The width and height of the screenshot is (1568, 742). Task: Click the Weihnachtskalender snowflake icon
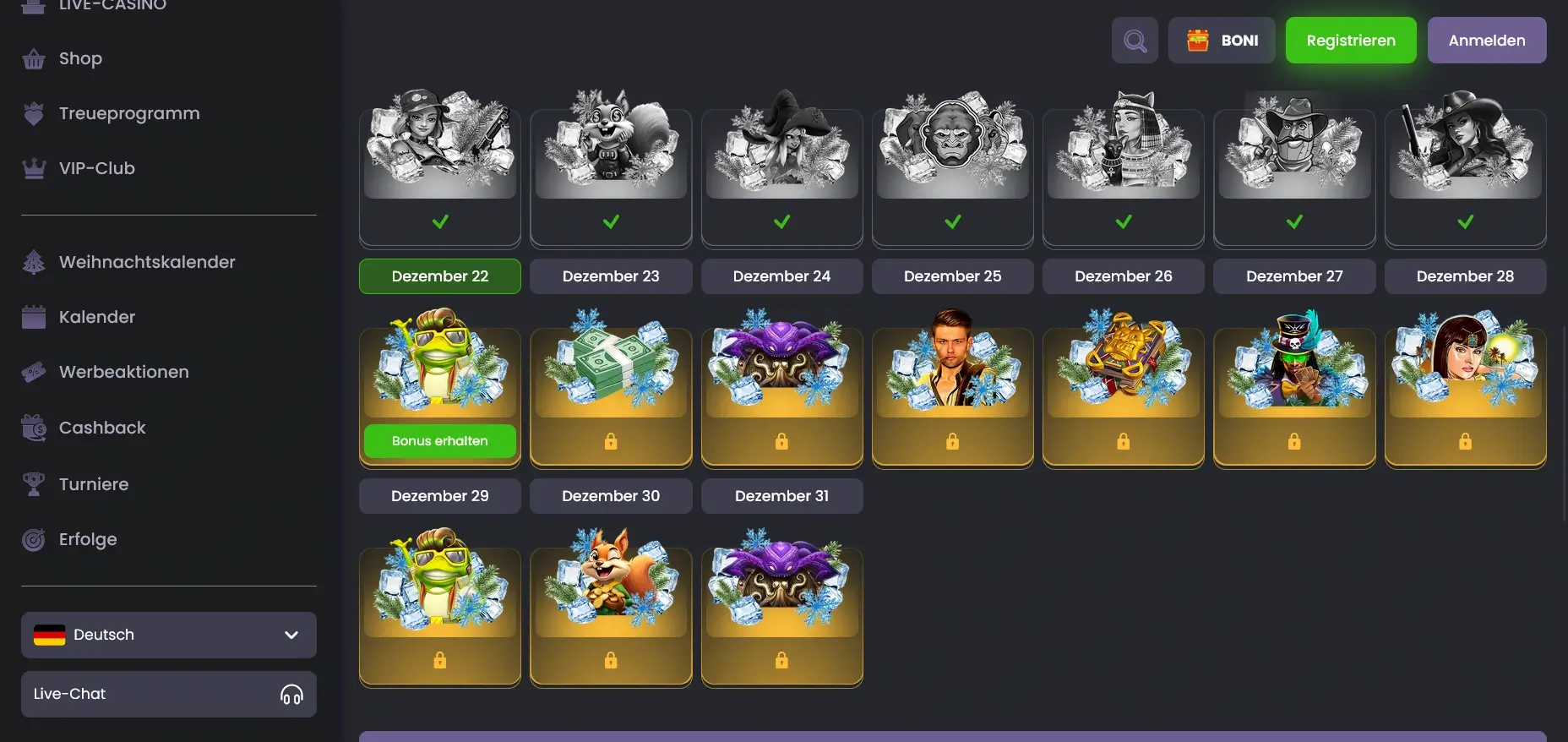point(33,262)
